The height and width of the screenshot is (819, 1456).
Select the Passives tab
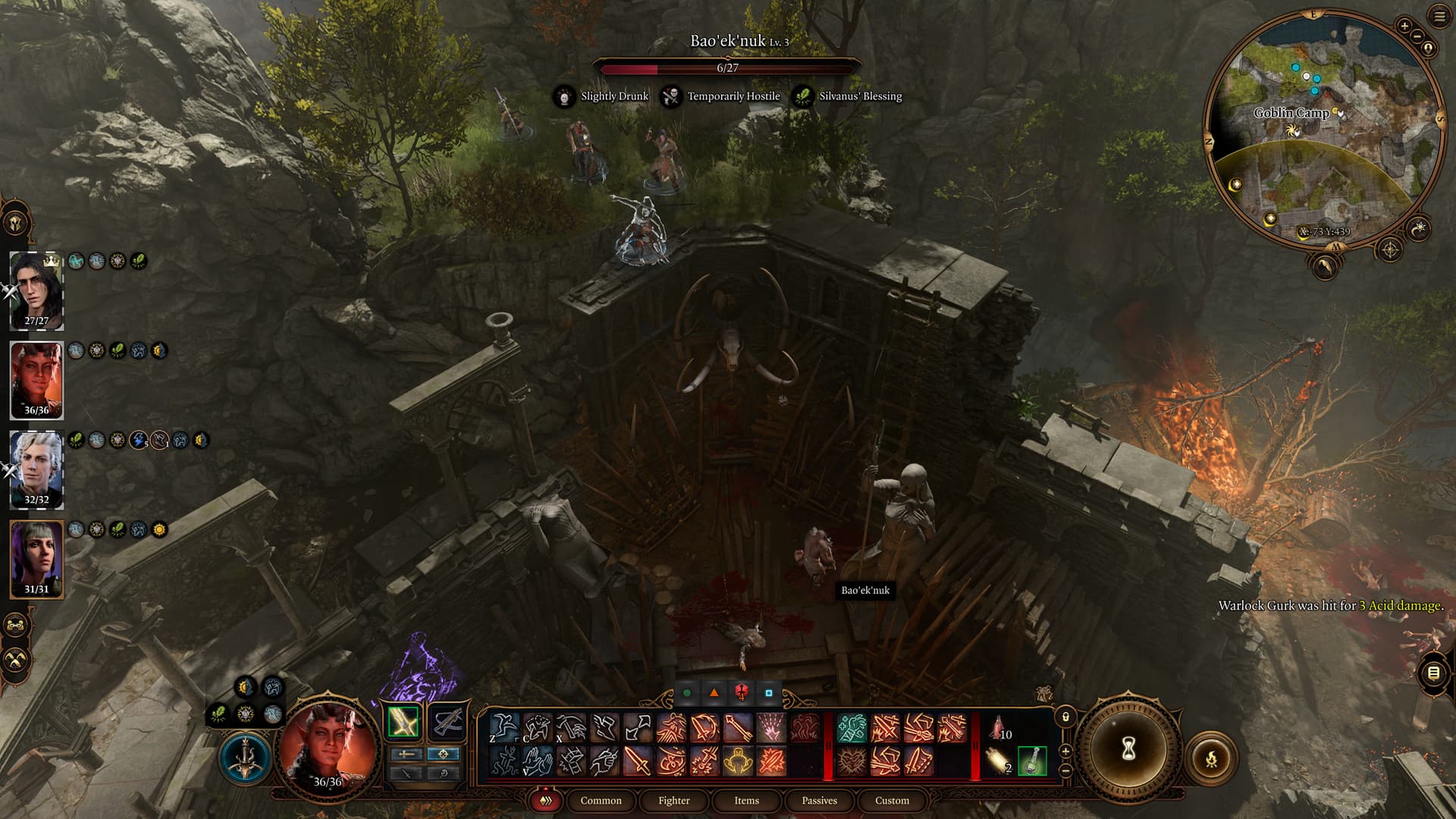tap(819, 800)
